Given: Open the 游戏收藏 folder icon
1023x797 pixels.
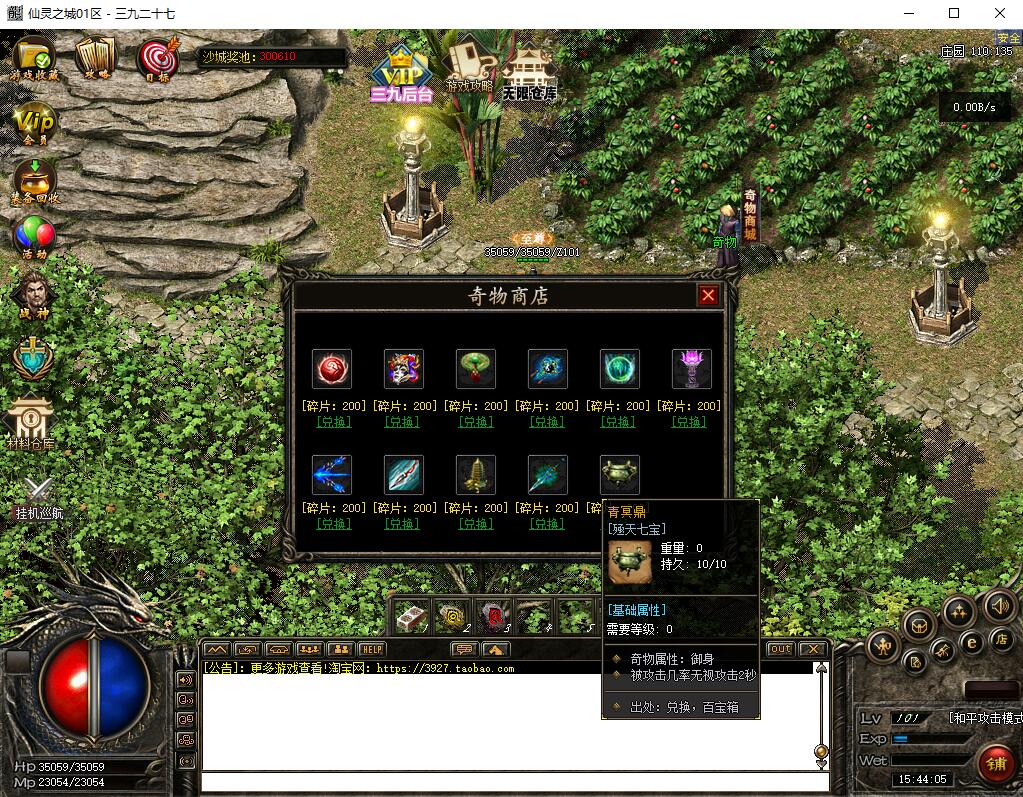Looking at the screenshot, I should [35, 56].
